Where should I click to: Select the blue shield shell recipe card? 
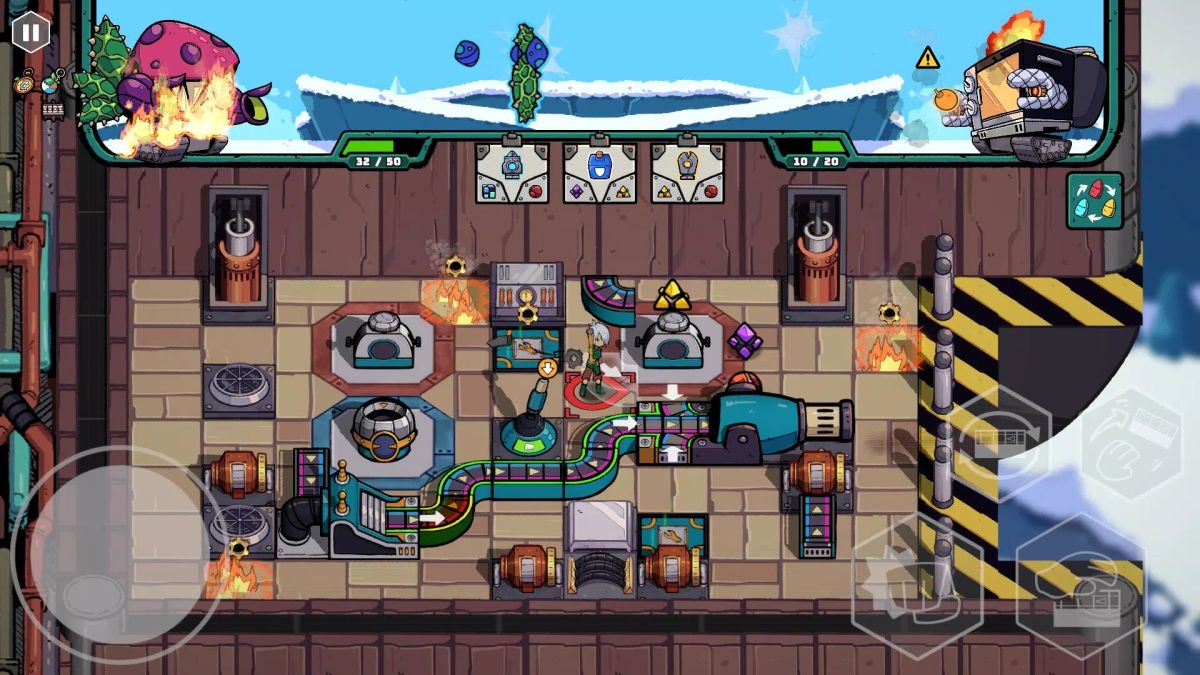tap(599, 172)
